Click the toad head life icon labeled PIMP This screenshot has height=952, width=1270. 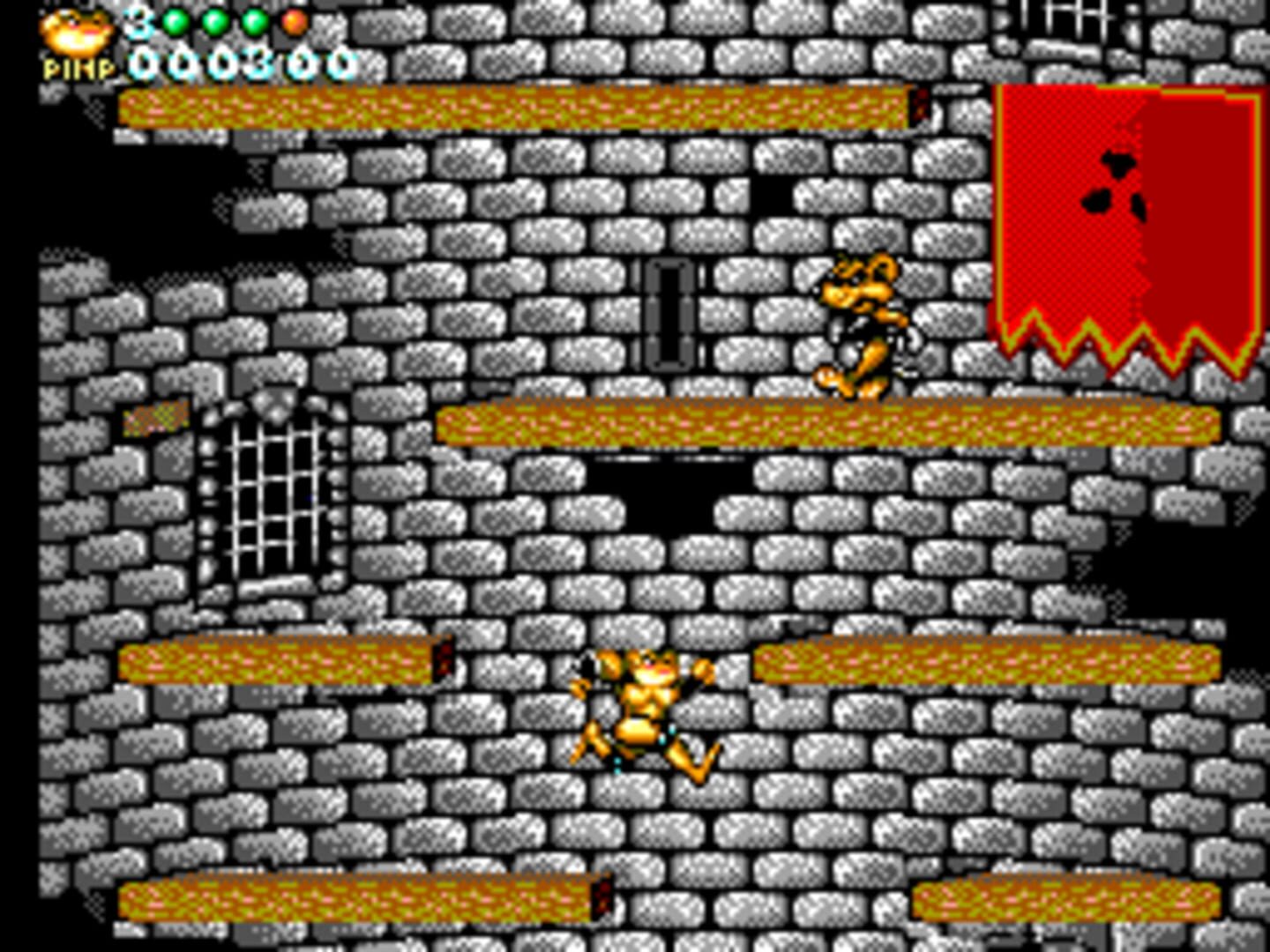75,31
